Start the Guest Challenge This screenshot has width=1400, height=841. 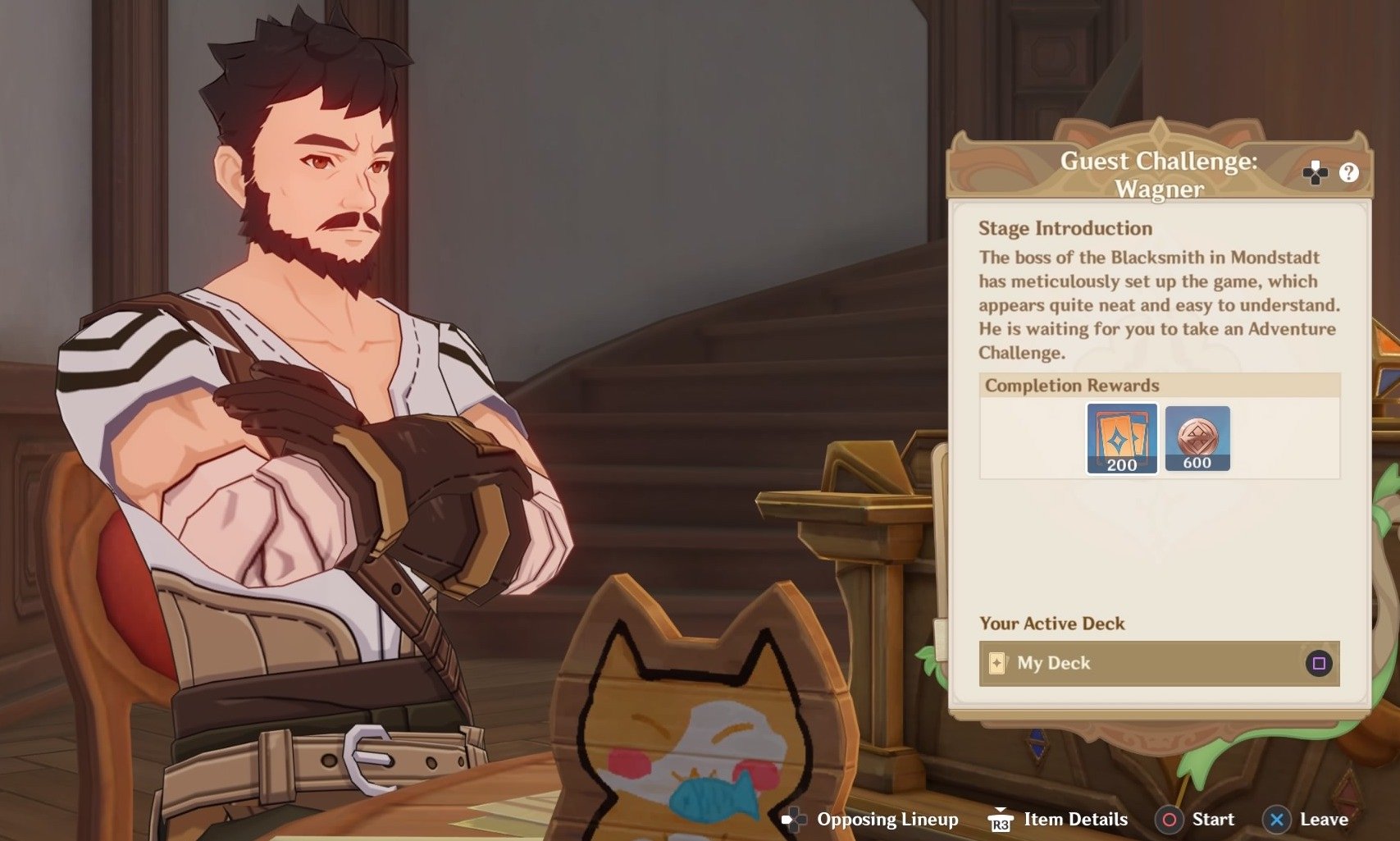1194,819
